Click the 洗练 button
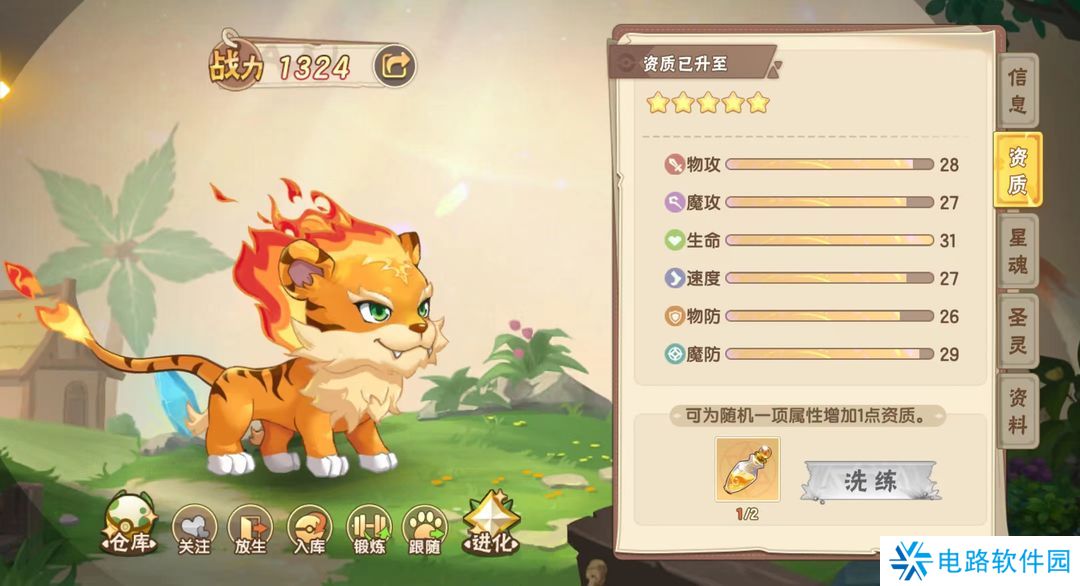The image size is (1080, 586). pos(871,481)
